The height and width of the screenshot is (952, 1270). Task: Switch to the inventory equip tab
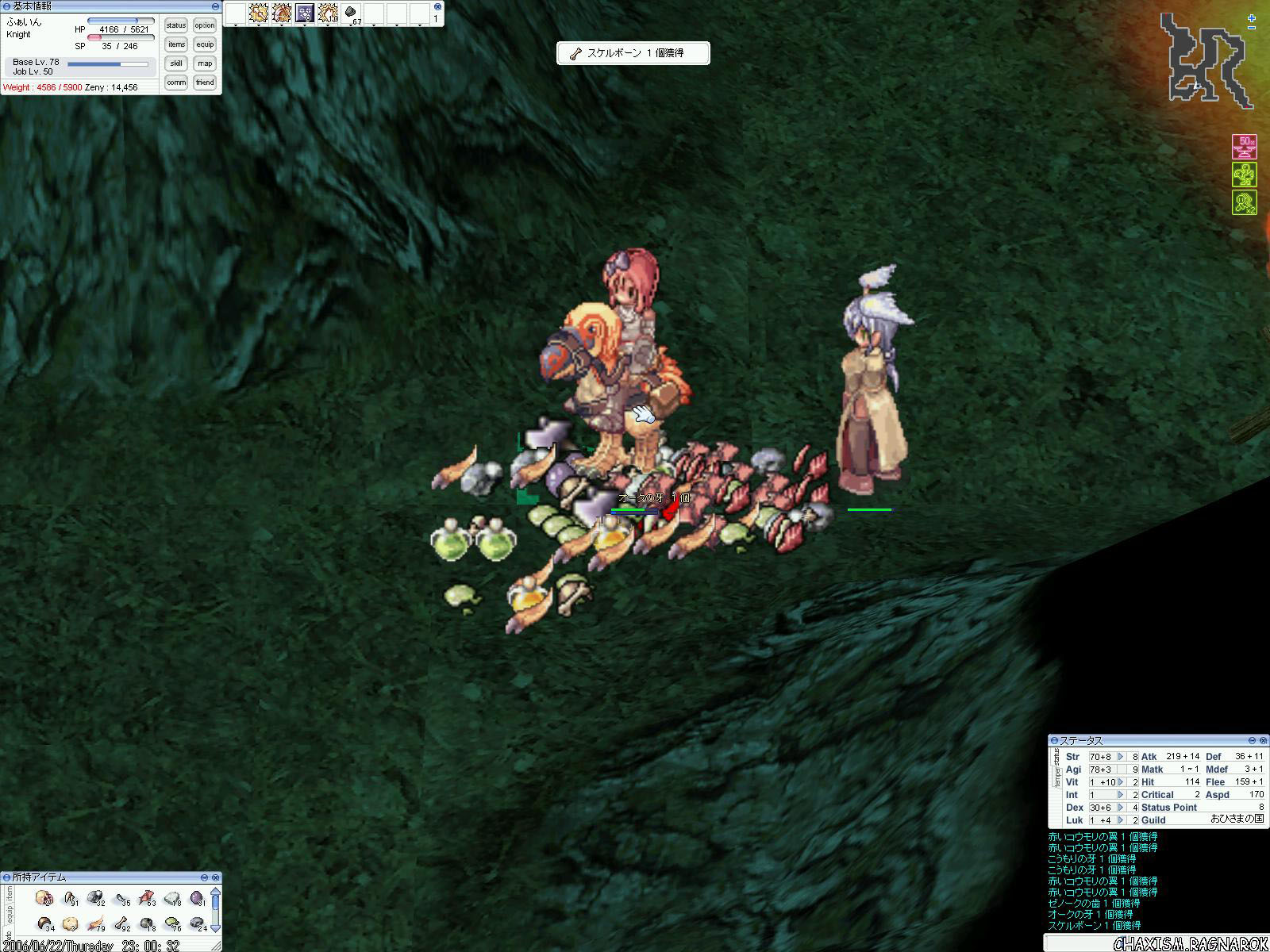[x=9, y=913]
